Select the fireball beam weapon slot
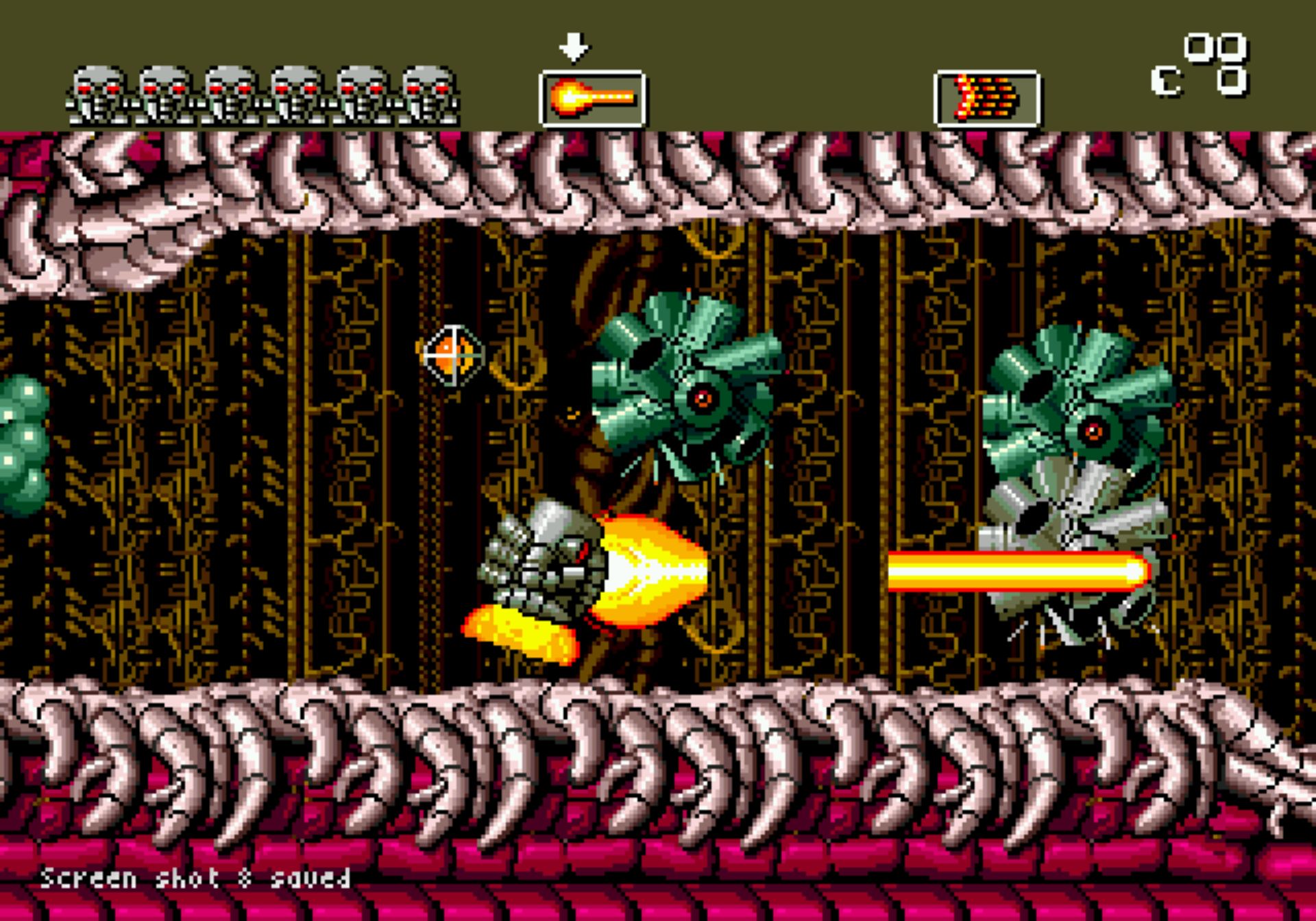 tap(592, 99)
